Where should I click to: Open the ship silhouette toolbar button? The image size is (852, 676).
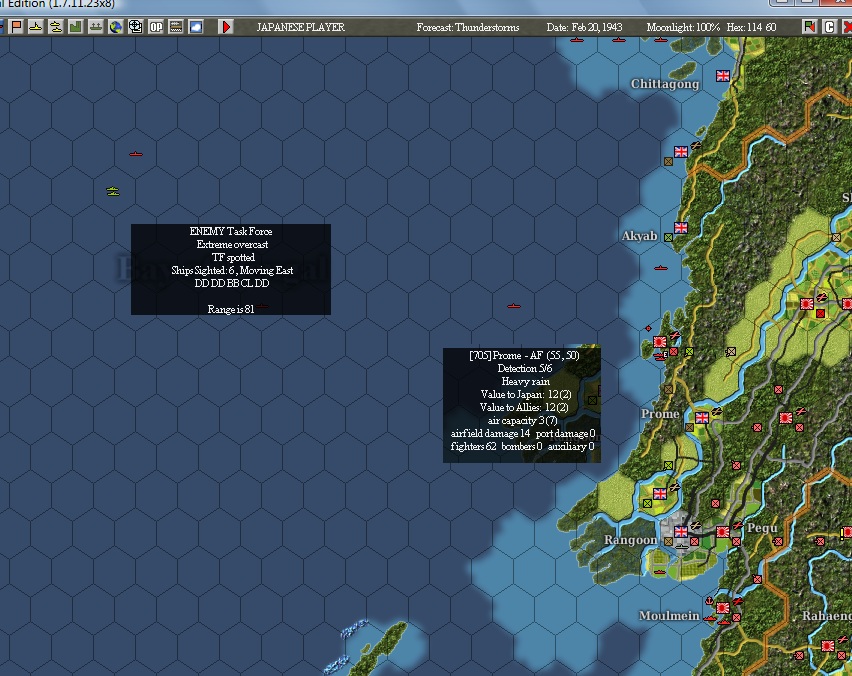[x=95, y=27]
